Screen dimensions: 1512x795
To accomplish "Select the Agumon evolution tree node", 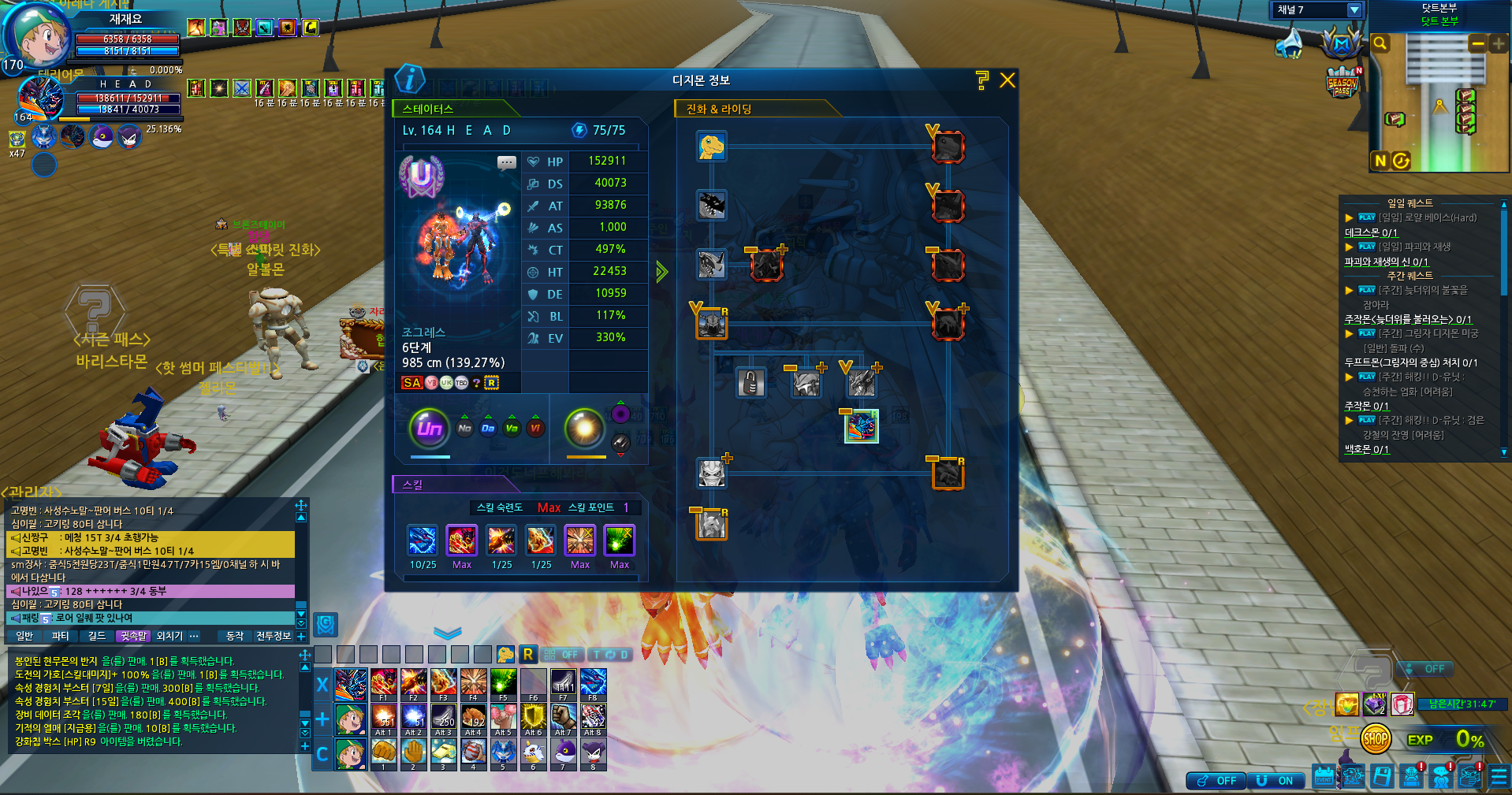I will click(711, 147).
